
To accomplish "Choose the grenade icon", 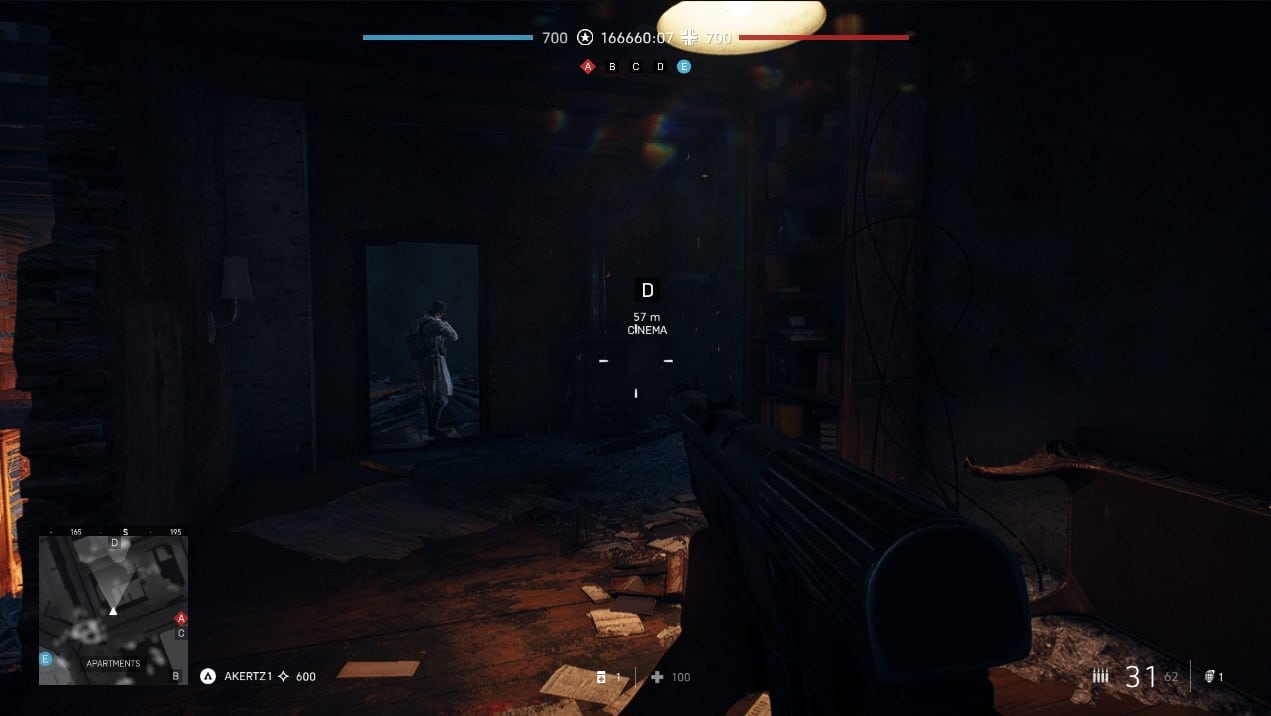I will (x=1209, y=677).
